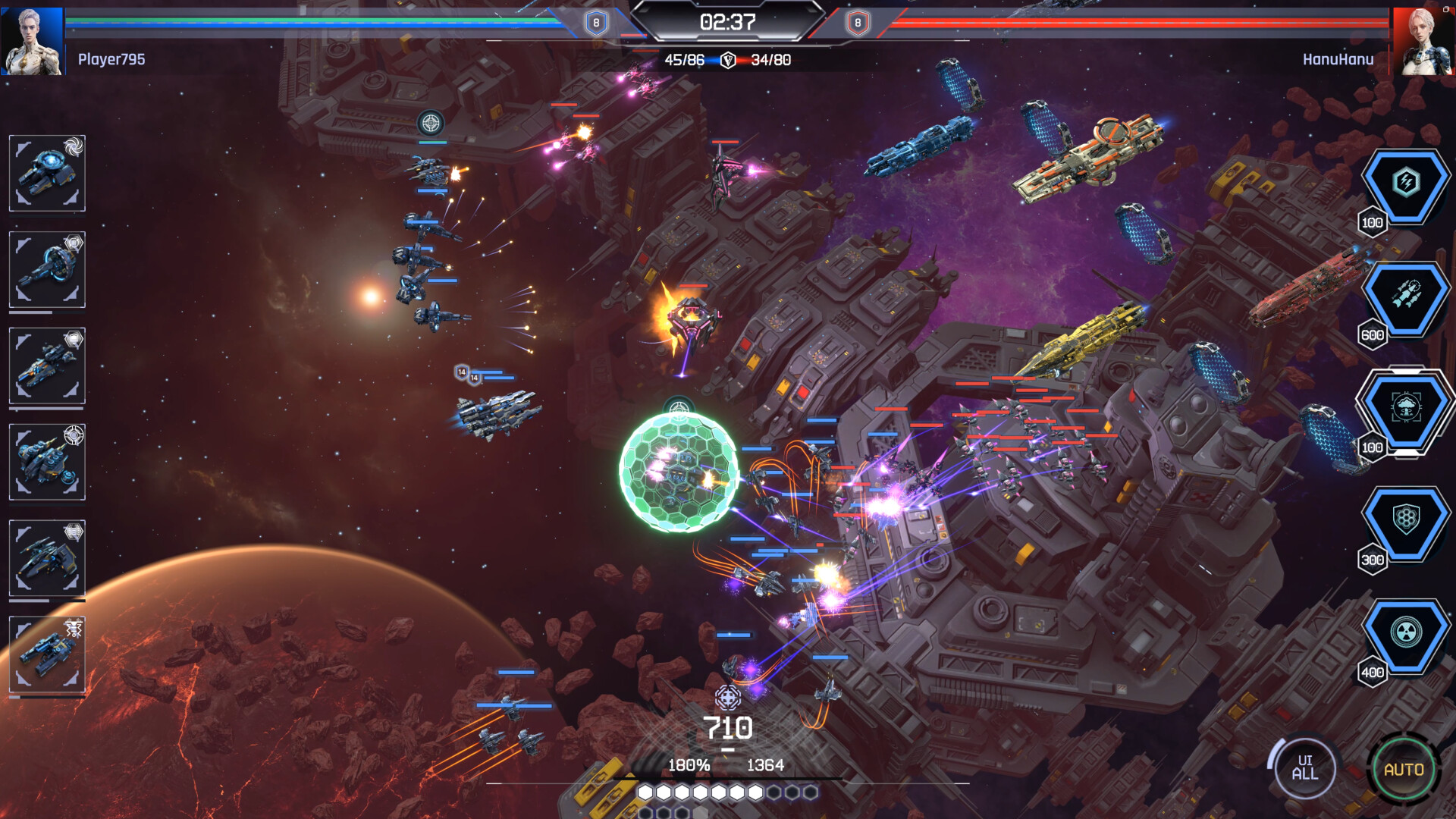Select the fifth interceptor ship card

click(x=46, y=556)
